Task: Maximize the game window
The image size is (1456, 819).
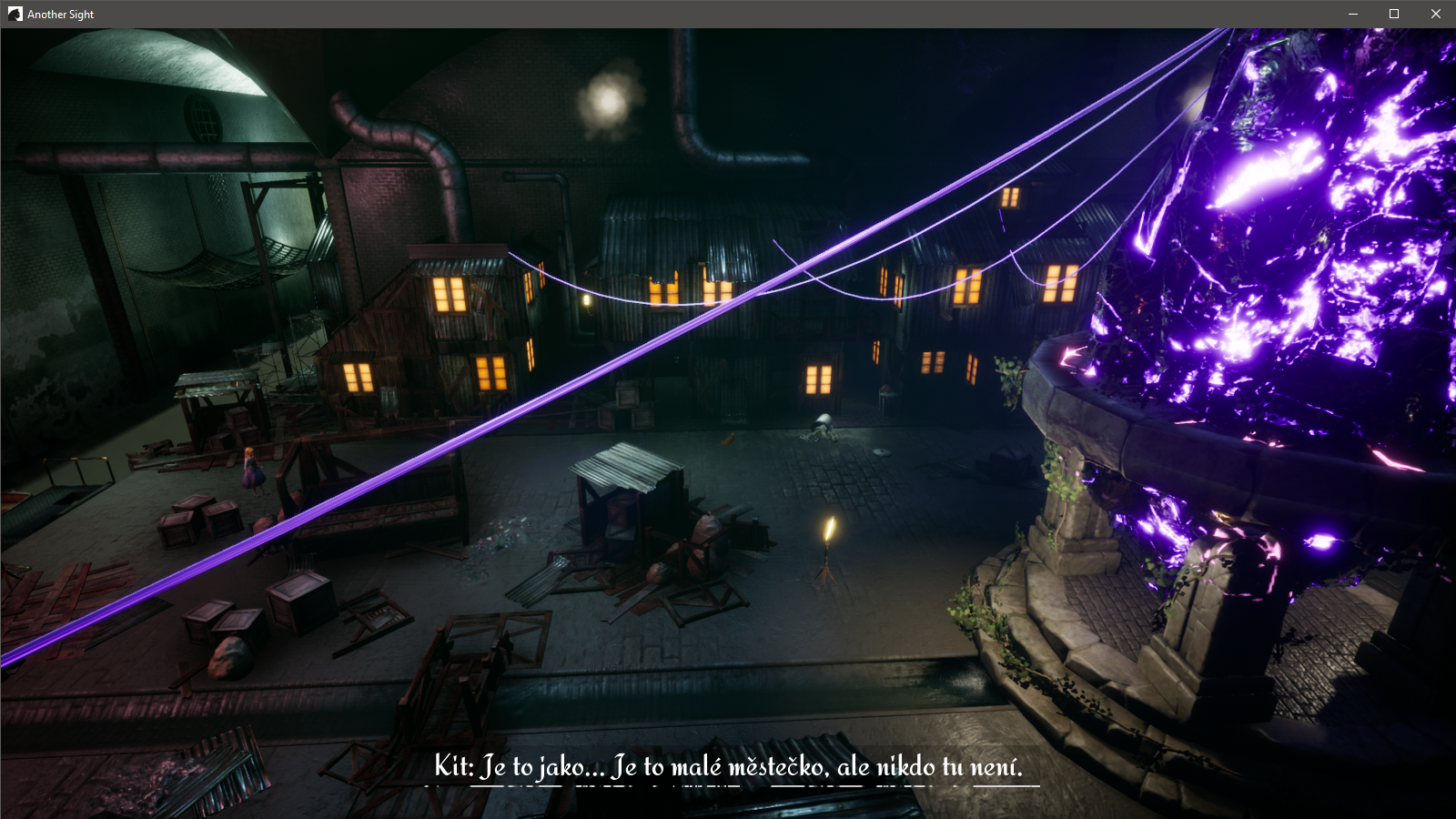Action: (x=1393, y=14)
